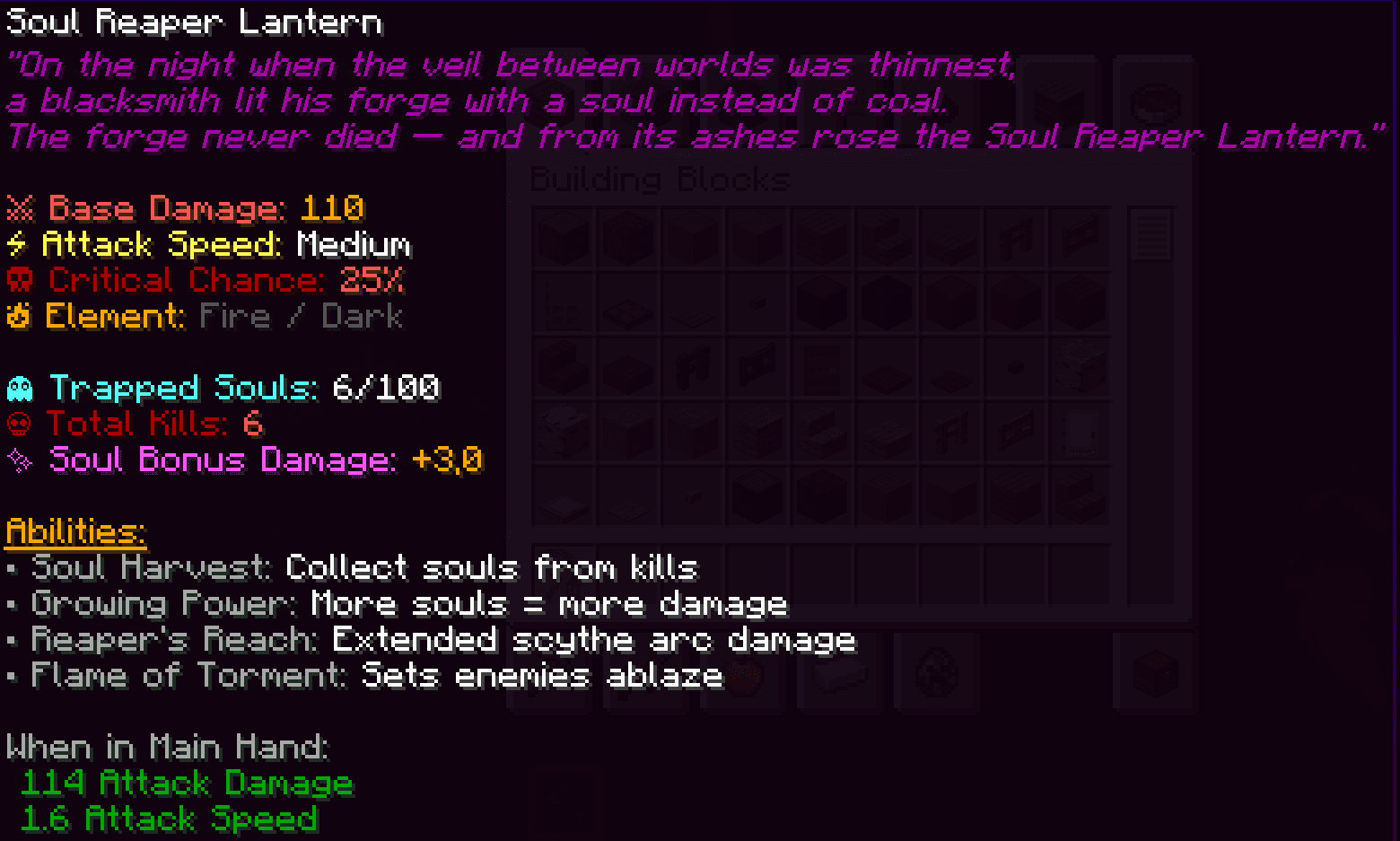Click the Soul Reaper Lantern title text

[191, 21]
